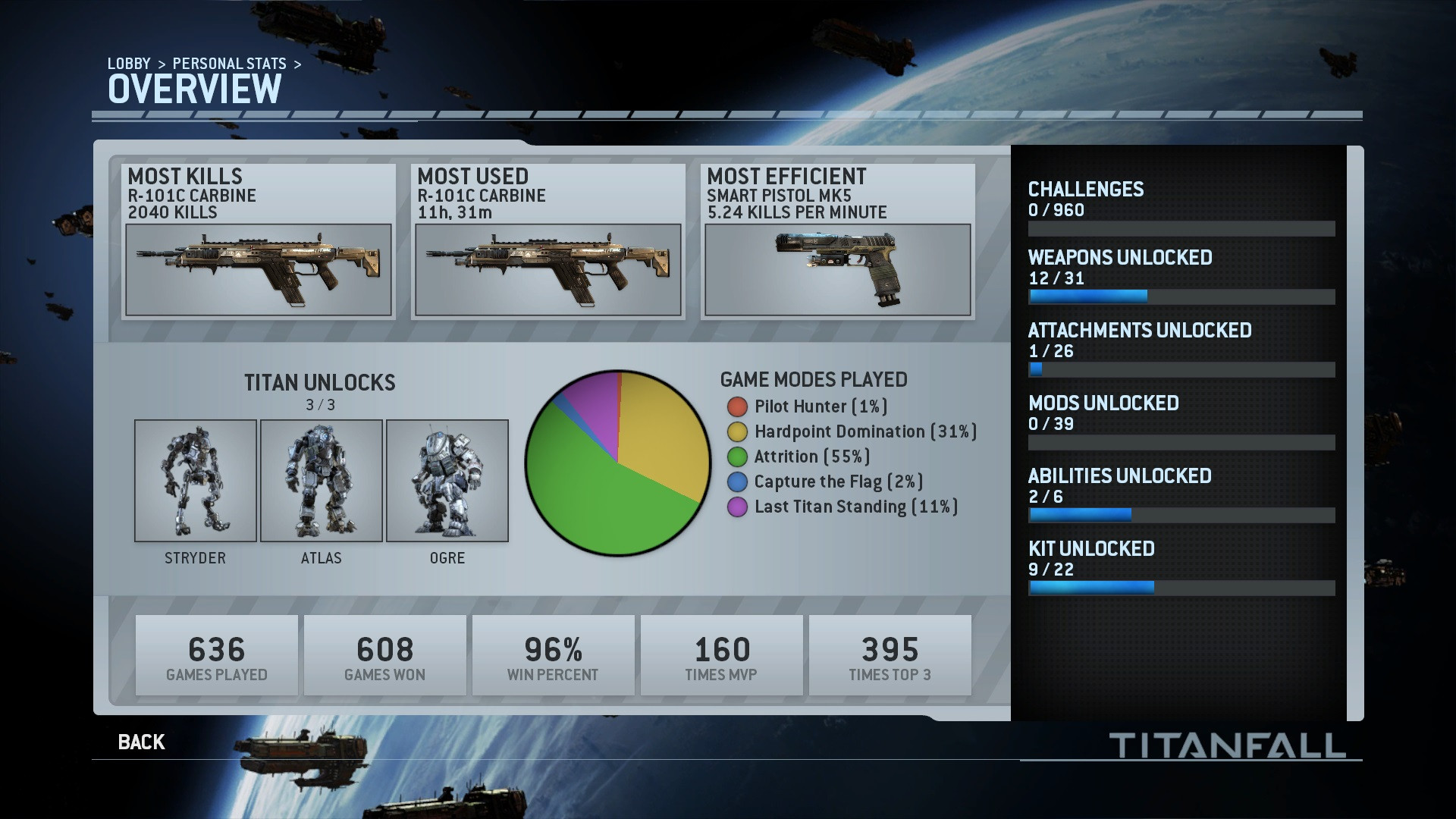Select the Most Kills R-101C Carbine card
Image resolution: width=1456 pixels, height=819 pixels.
coord(259,242)
